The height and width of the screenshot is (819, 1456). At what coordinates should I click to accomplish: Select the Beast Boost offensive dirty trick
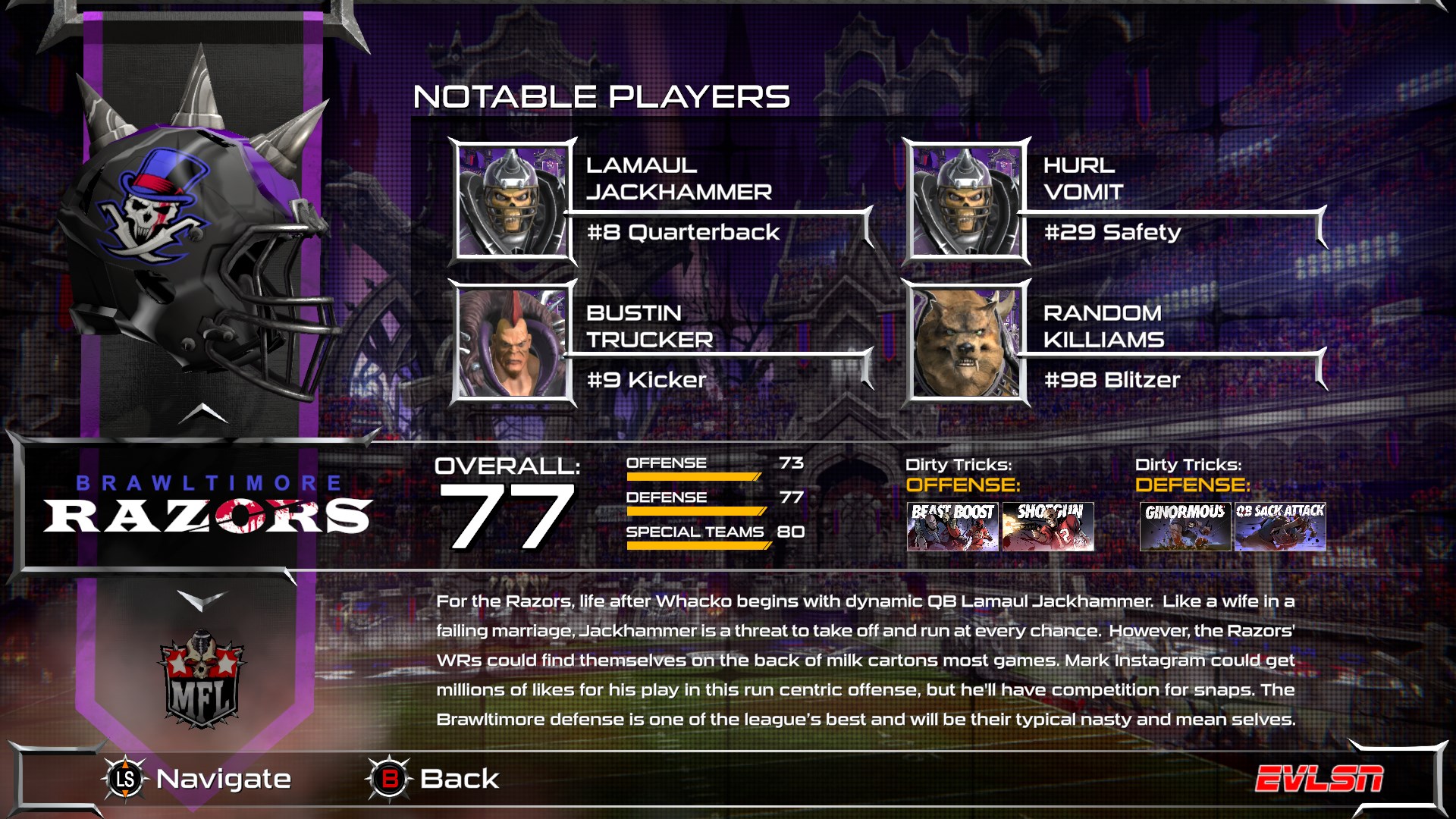(x=952, y=526)
